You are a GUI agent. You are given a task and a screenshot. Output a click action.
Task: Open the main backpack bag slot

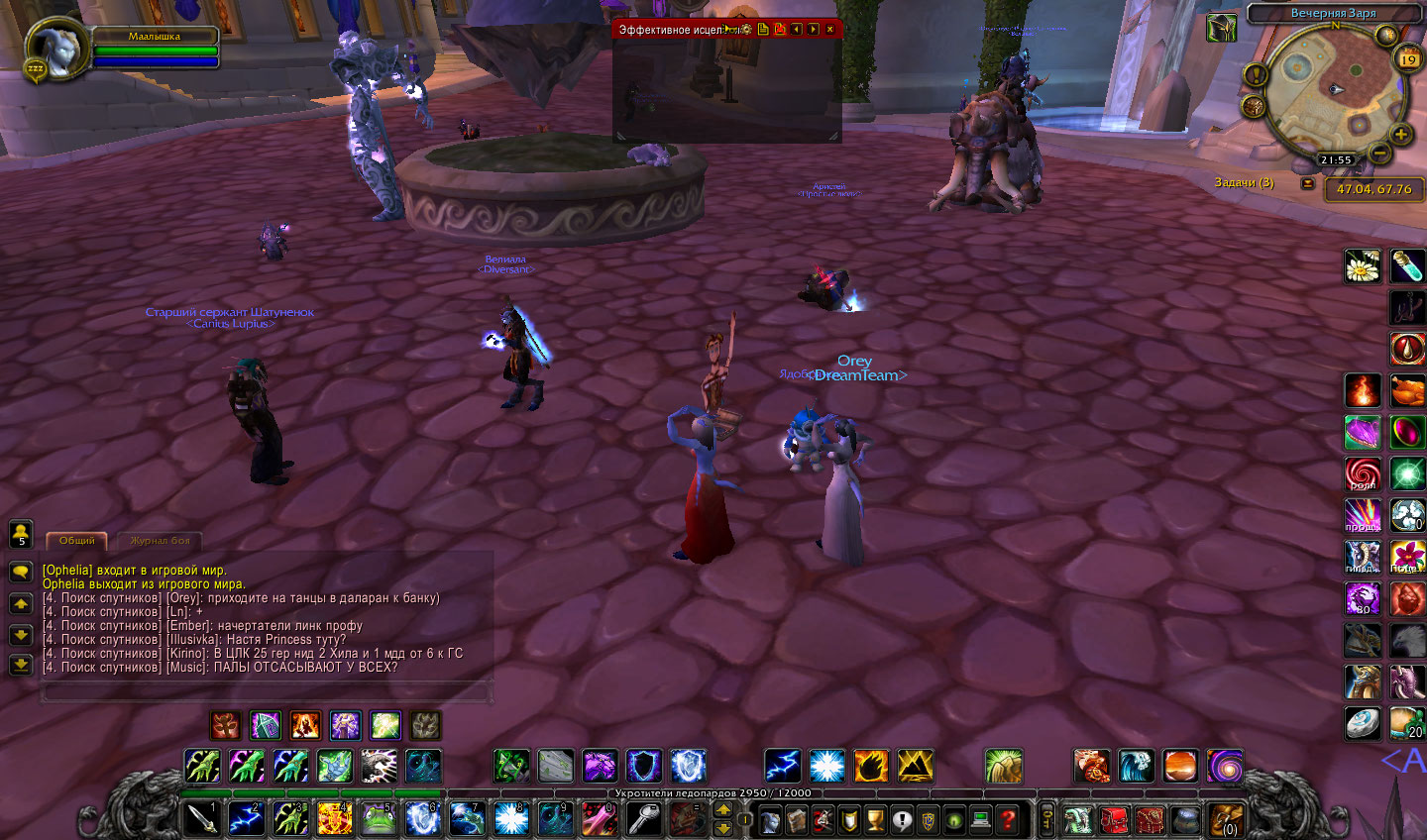1227,820
